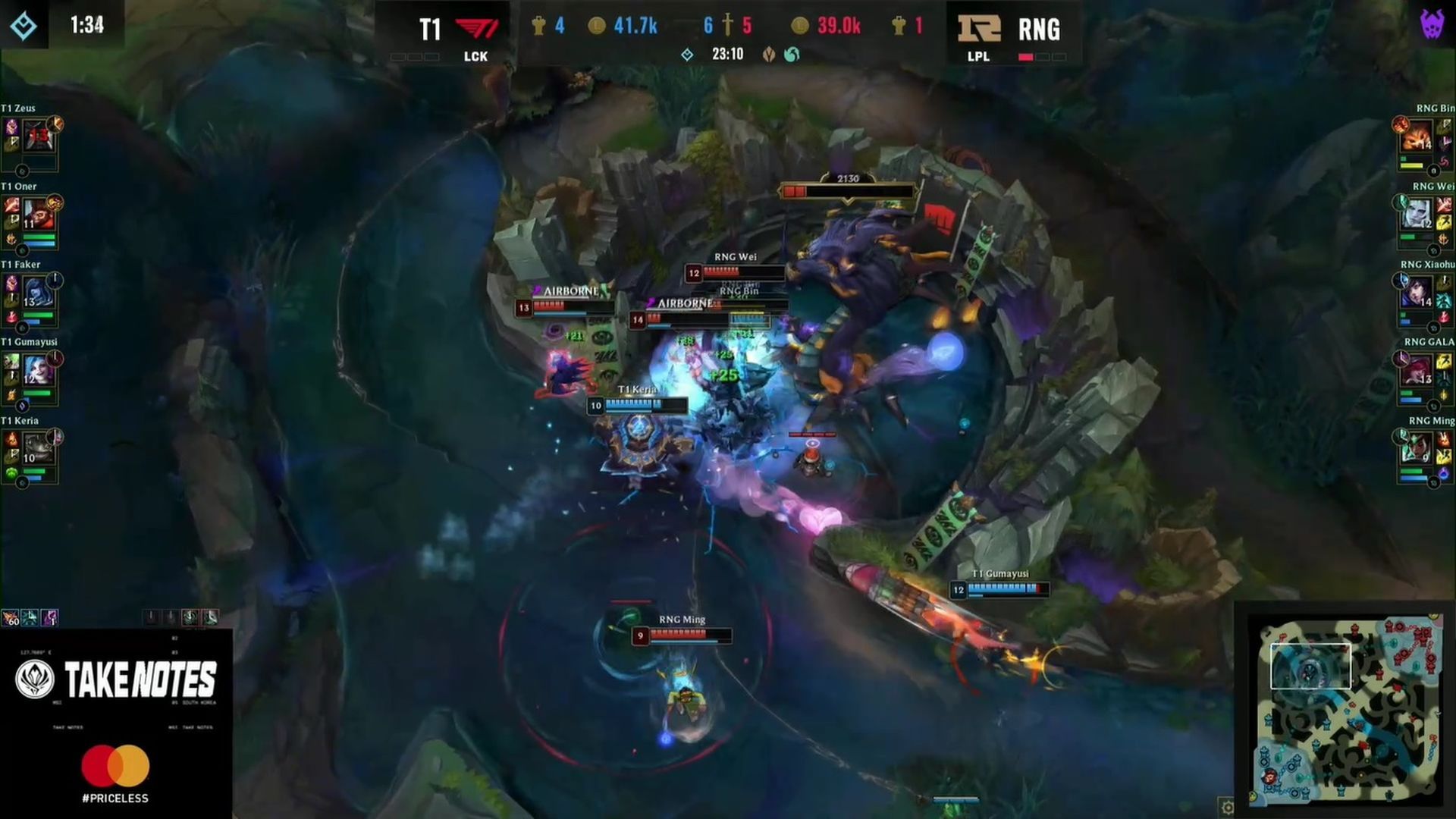Select the tower icon beside T1's turret count
1456x819 pixels.
tap(540, 24)
